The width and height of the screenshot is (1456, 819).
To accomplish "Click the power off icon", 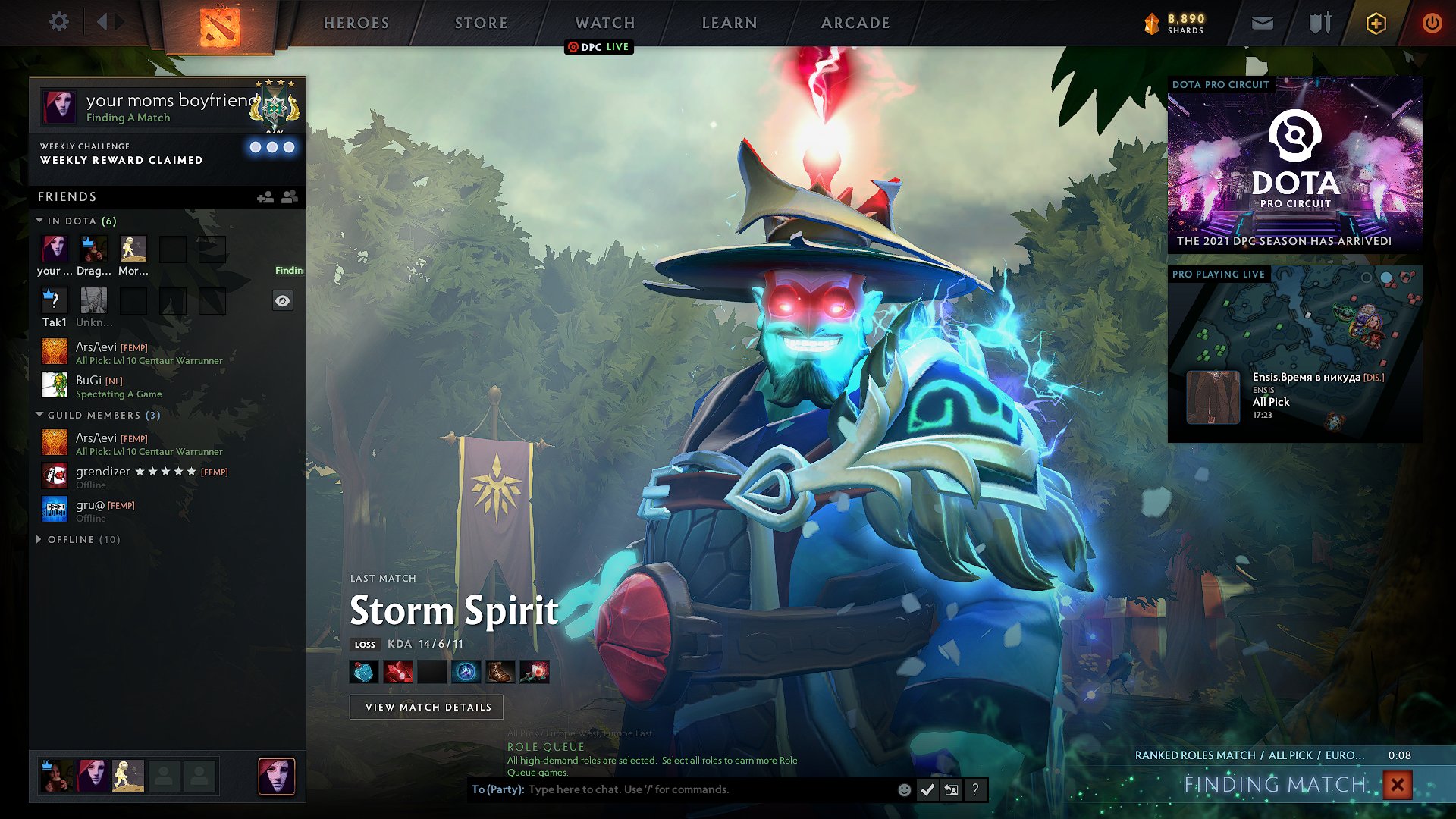I will (x=1433, y=23).
